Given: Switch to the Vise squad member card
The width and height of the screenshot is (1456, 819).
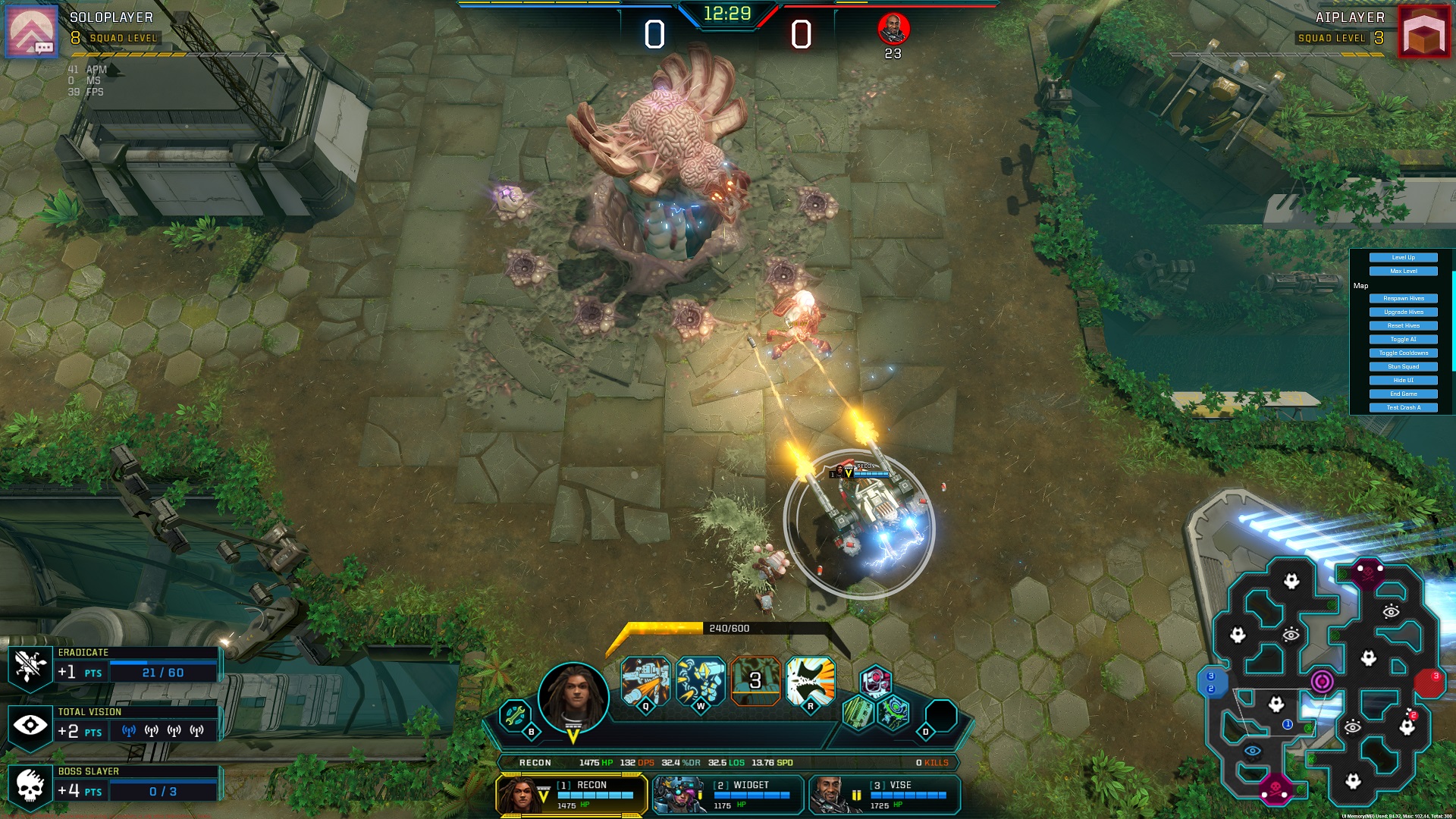Looking at the screenshot, I should click(x=884, y=795).
